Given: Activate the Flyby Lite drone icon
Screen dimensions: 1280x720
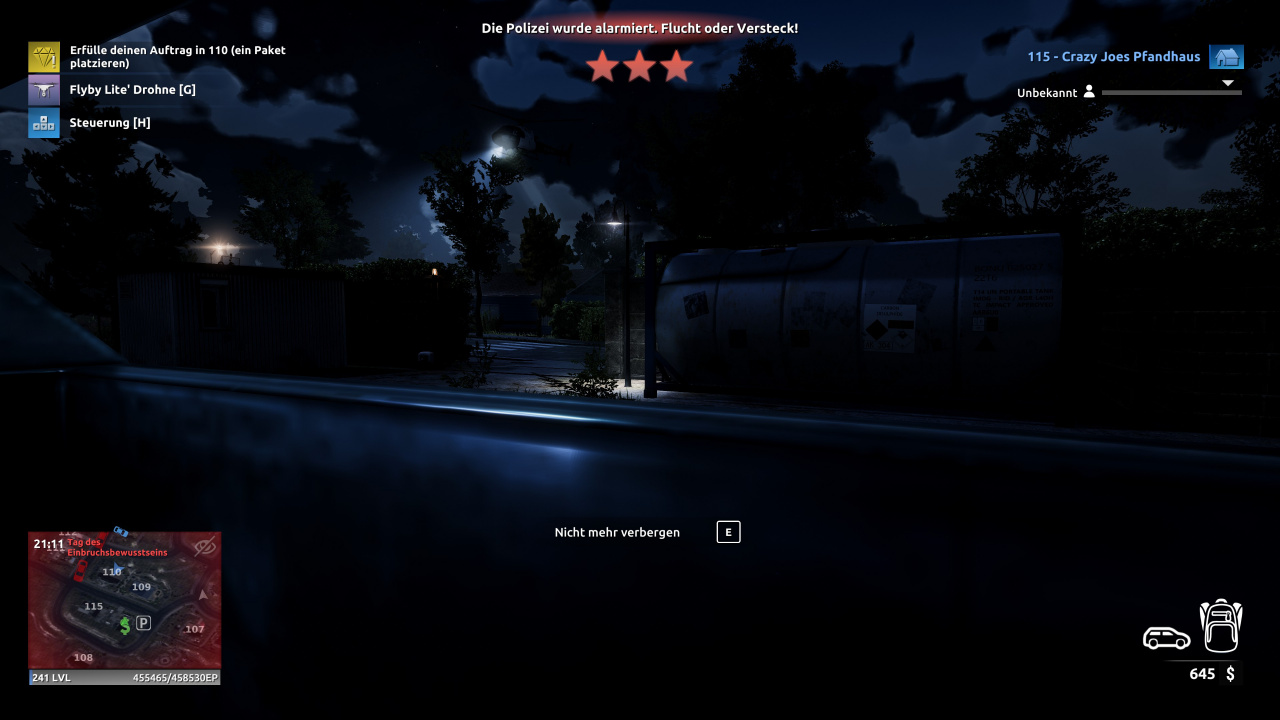Looking at the screenshot, I should [44, 90].
